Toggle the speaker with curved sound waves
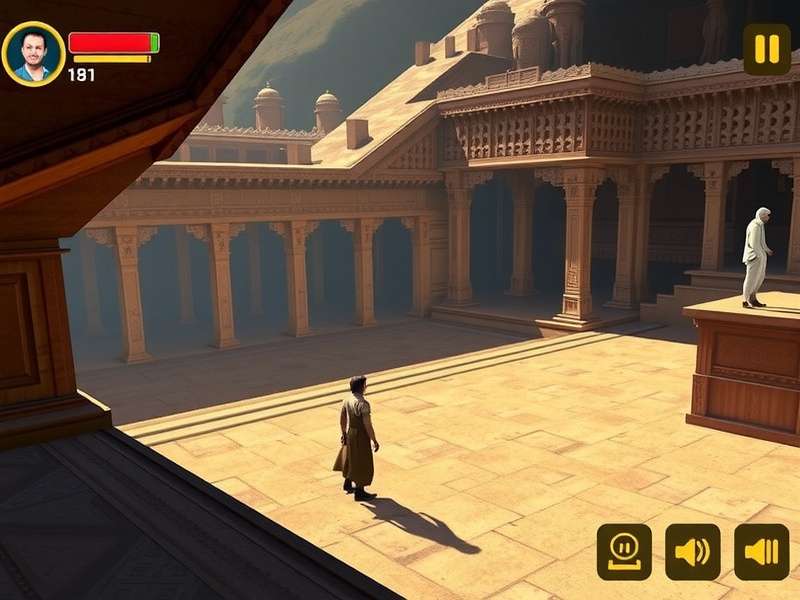Screen dimensions: 800x600 pos(692,552)
